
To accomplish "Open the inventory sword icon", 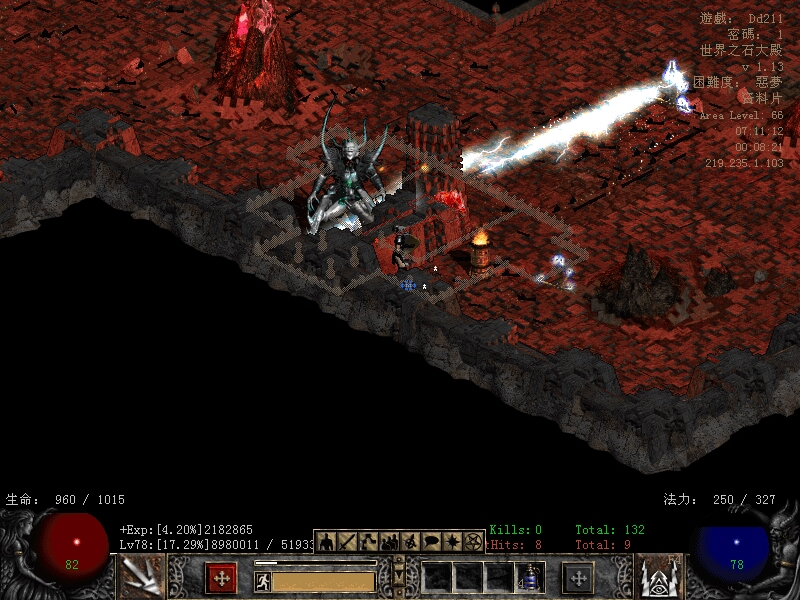I will pos(347,541).
